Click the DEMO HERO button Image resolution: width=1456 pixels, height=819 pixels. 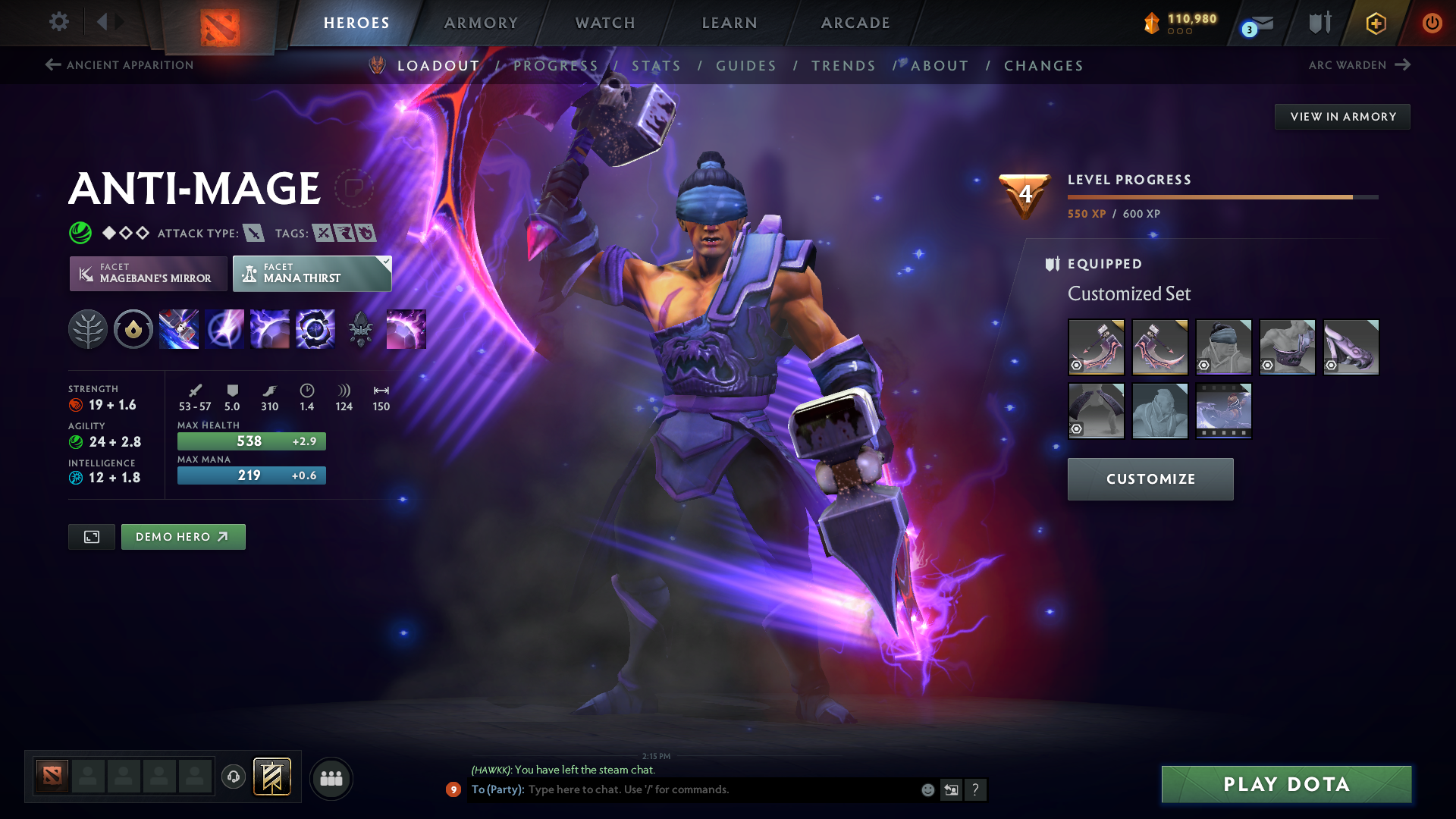pos(183,536)
